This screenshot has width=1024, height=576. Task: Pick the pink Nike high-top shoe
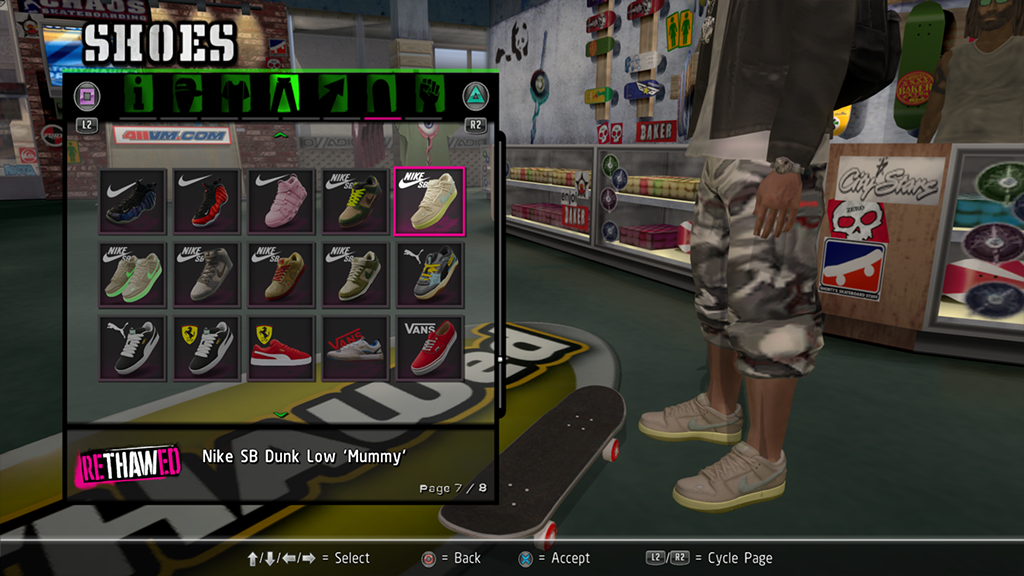(281, 201)
